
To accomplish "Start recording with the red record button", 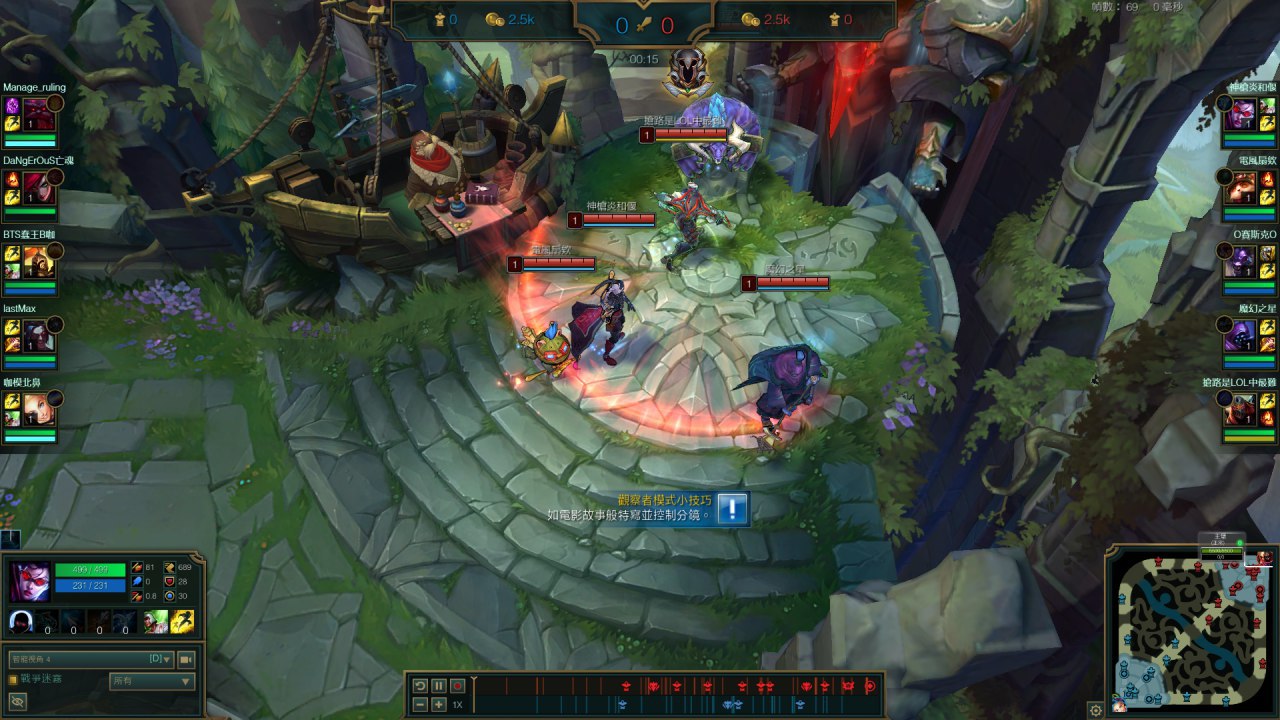I will coord(457,686).
